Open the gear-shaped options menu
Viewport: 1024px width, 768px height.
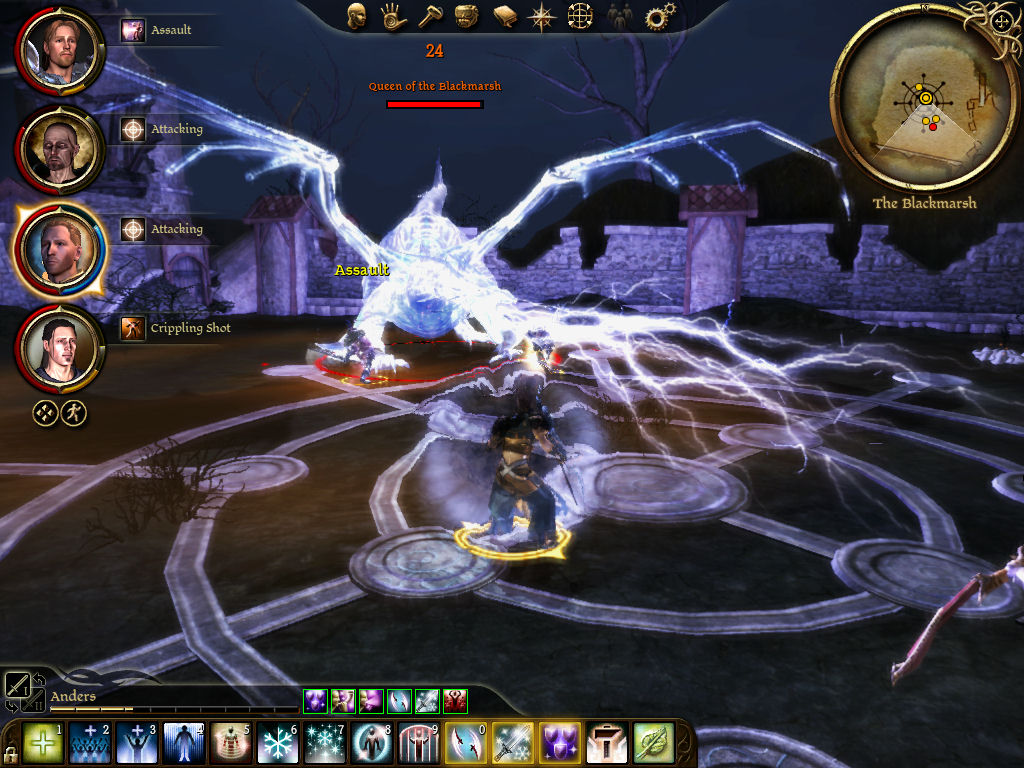pos(657,17)
